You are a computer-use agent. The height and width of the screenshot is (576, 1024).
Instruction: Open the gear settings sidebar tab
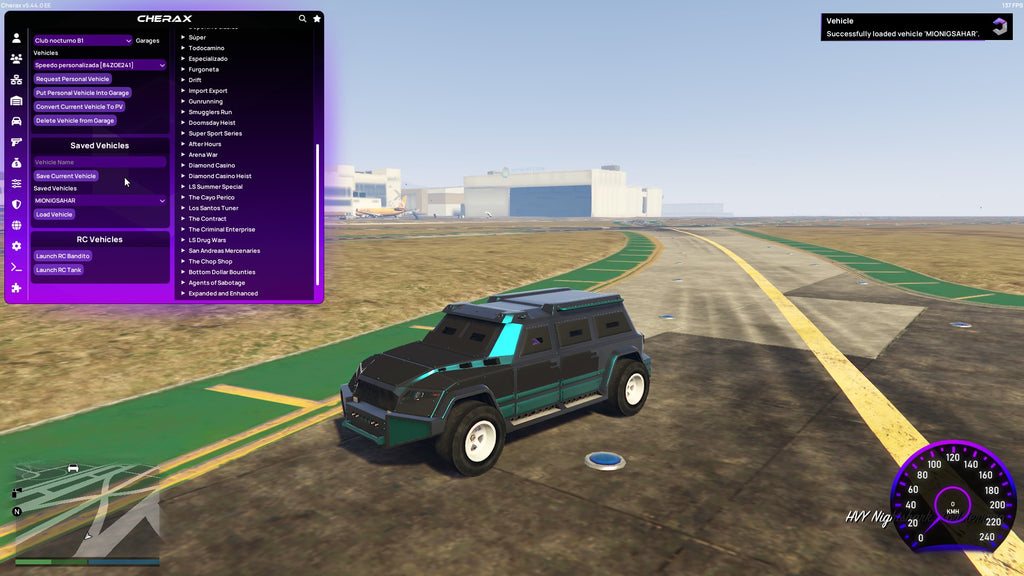pyautogui.click(x=16, y=246)
